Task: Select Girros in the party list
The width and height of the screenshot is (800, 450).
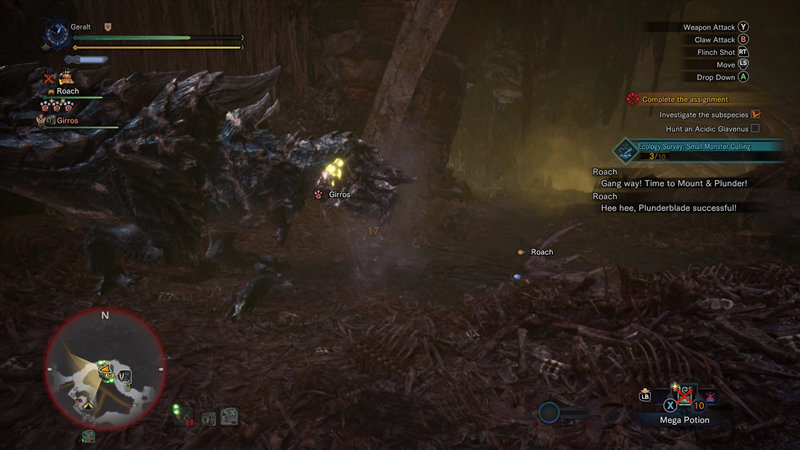Action: pos(66,120)
